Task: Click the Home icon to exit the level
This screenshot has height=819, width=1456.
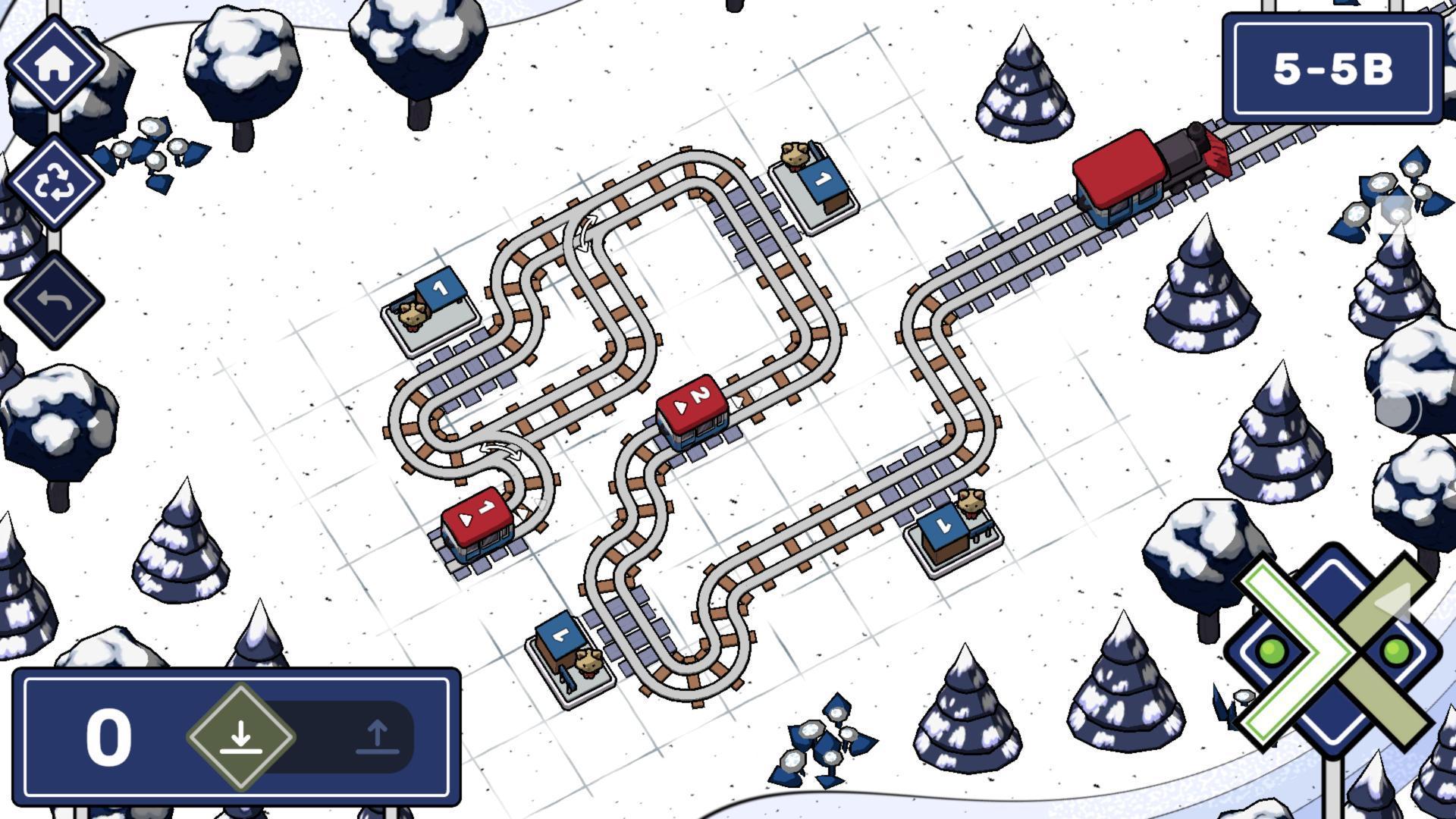Action: (x=55, y=67)
